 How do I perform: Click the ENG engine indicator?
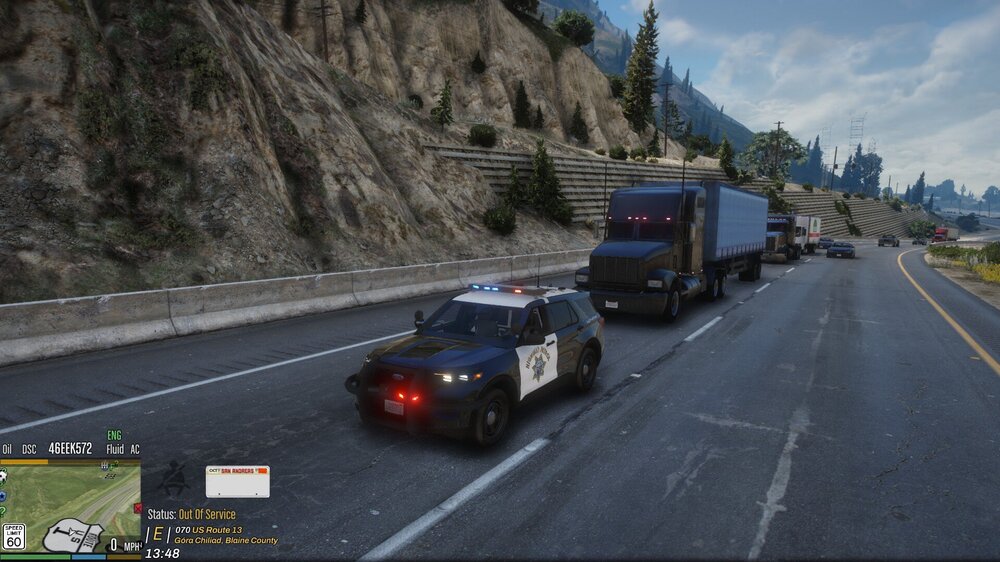(x=115, y=436)
